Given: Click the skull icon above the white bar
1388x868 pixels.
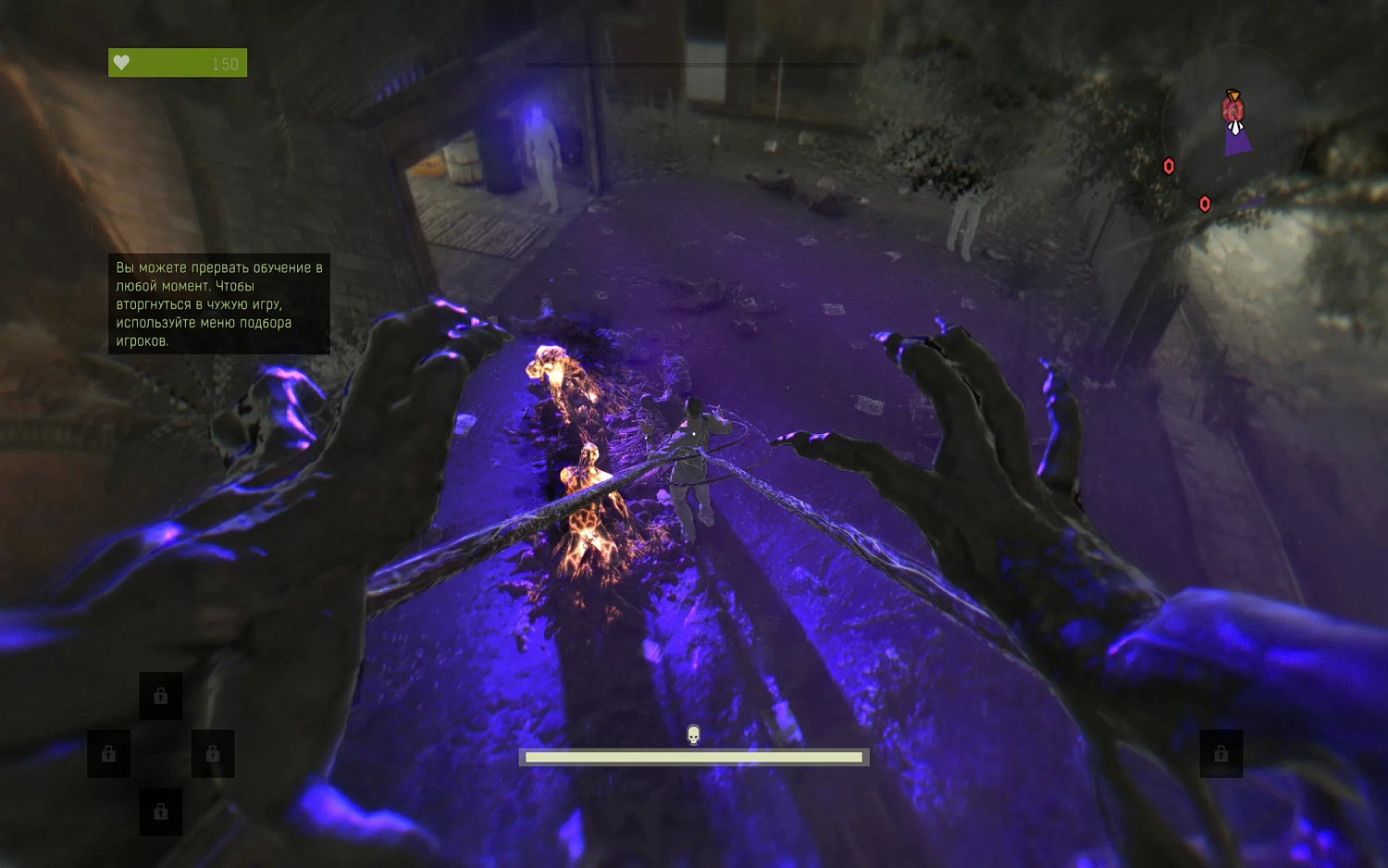Looking at the screenshot, I should [693, 735].
